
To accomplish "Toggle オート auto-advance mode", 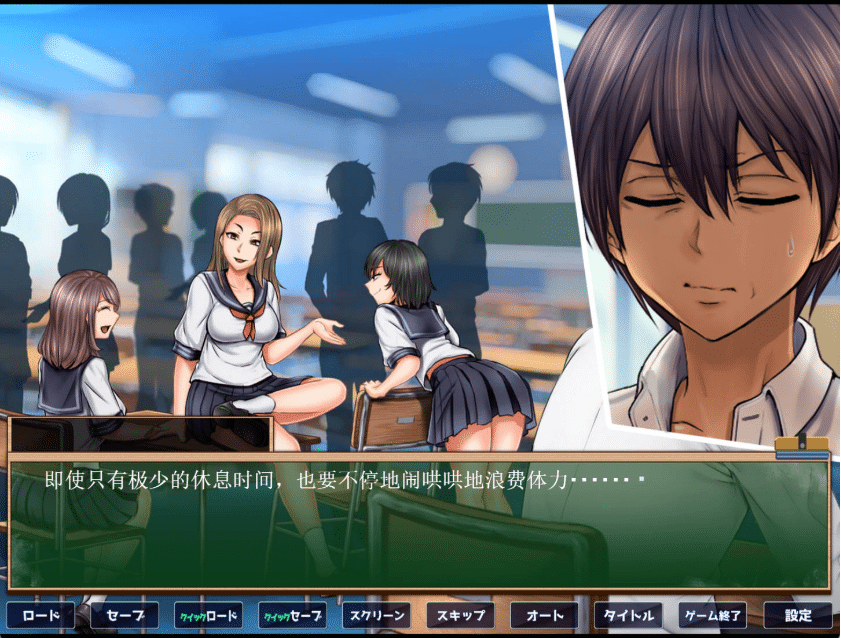I will coord(544,615).
